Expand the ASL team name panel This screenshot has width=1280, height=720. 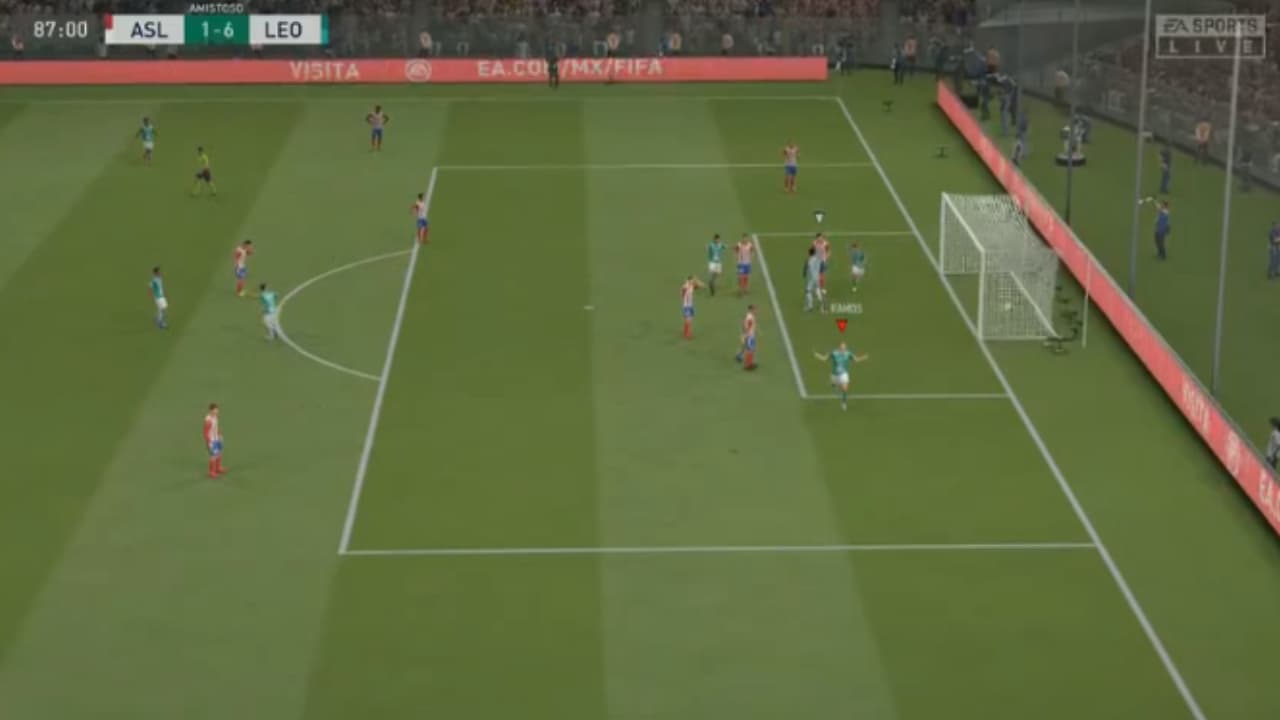150,30
